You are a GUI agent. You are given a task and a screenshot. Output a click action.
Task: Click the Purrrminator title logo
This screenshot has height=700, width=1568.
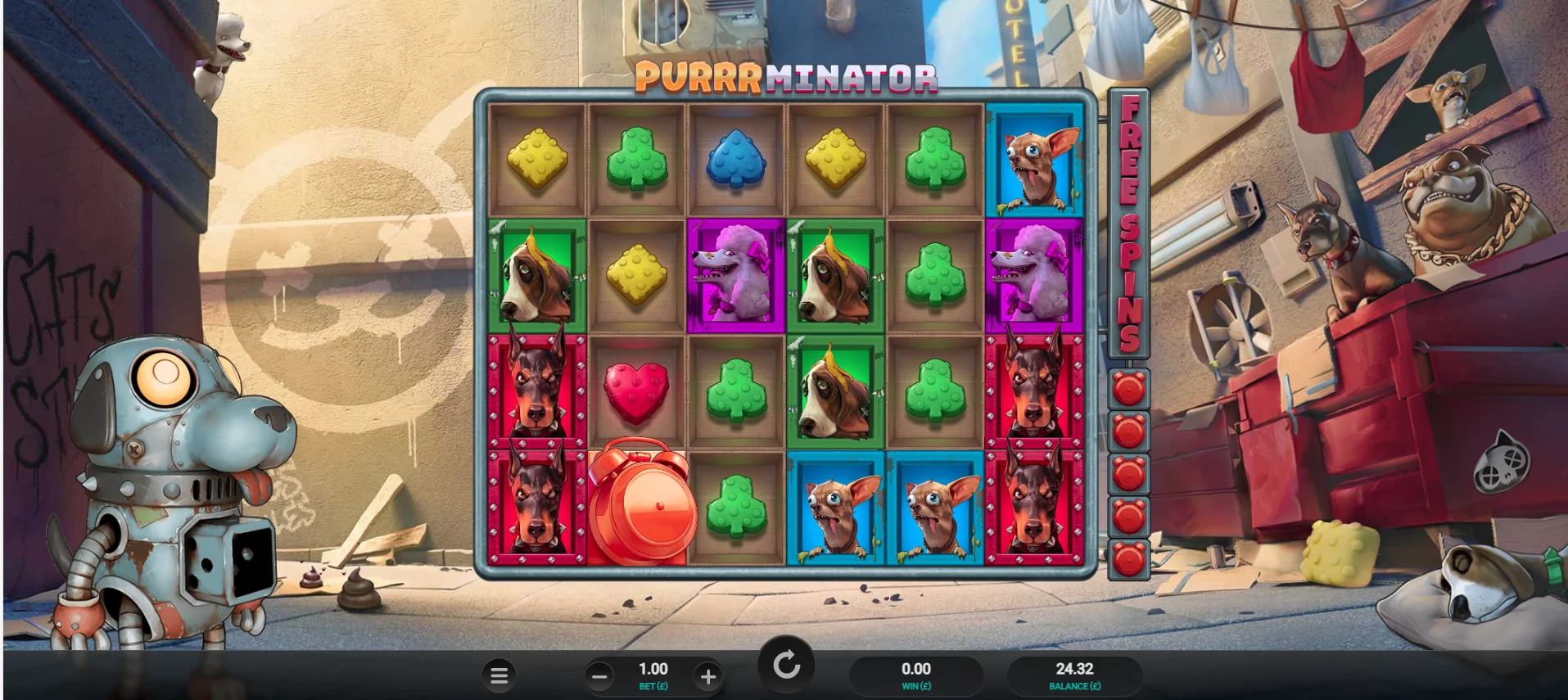click(784, 78)
